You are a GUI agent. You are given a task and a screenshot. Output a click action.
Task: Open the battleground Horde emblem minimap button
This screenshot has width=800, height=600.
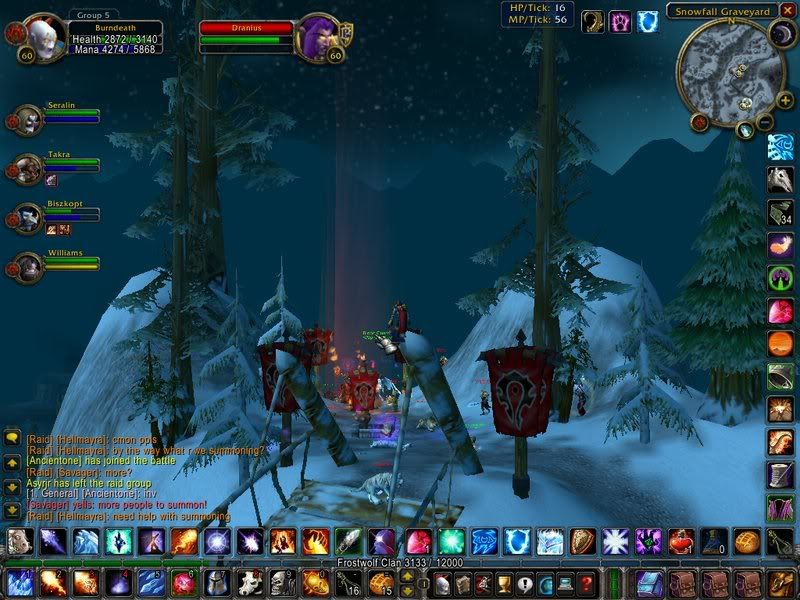[x=698, y=121]
